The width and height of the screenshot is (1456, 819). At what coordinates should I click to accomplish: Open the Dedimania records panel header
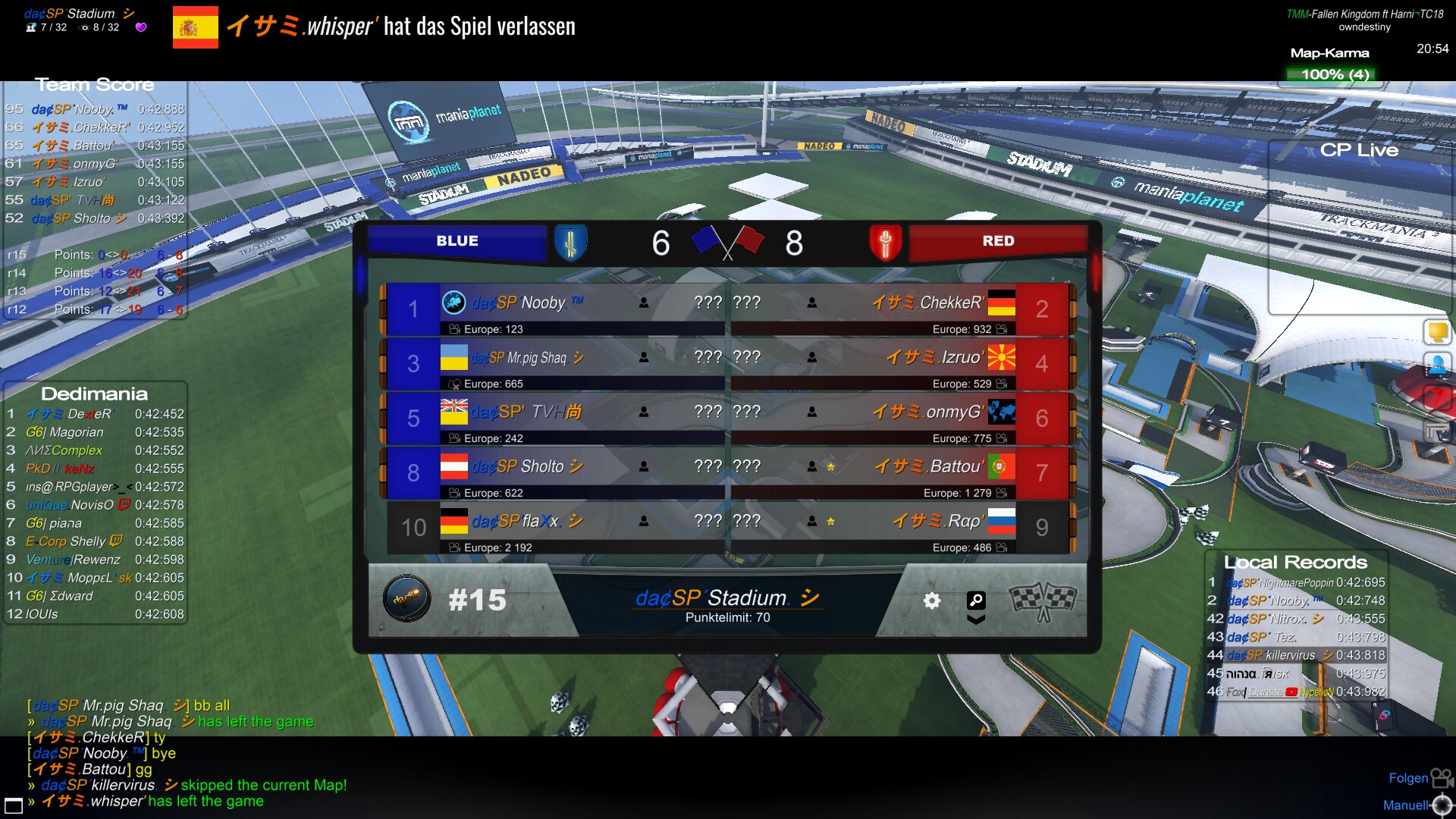[94, 394]
